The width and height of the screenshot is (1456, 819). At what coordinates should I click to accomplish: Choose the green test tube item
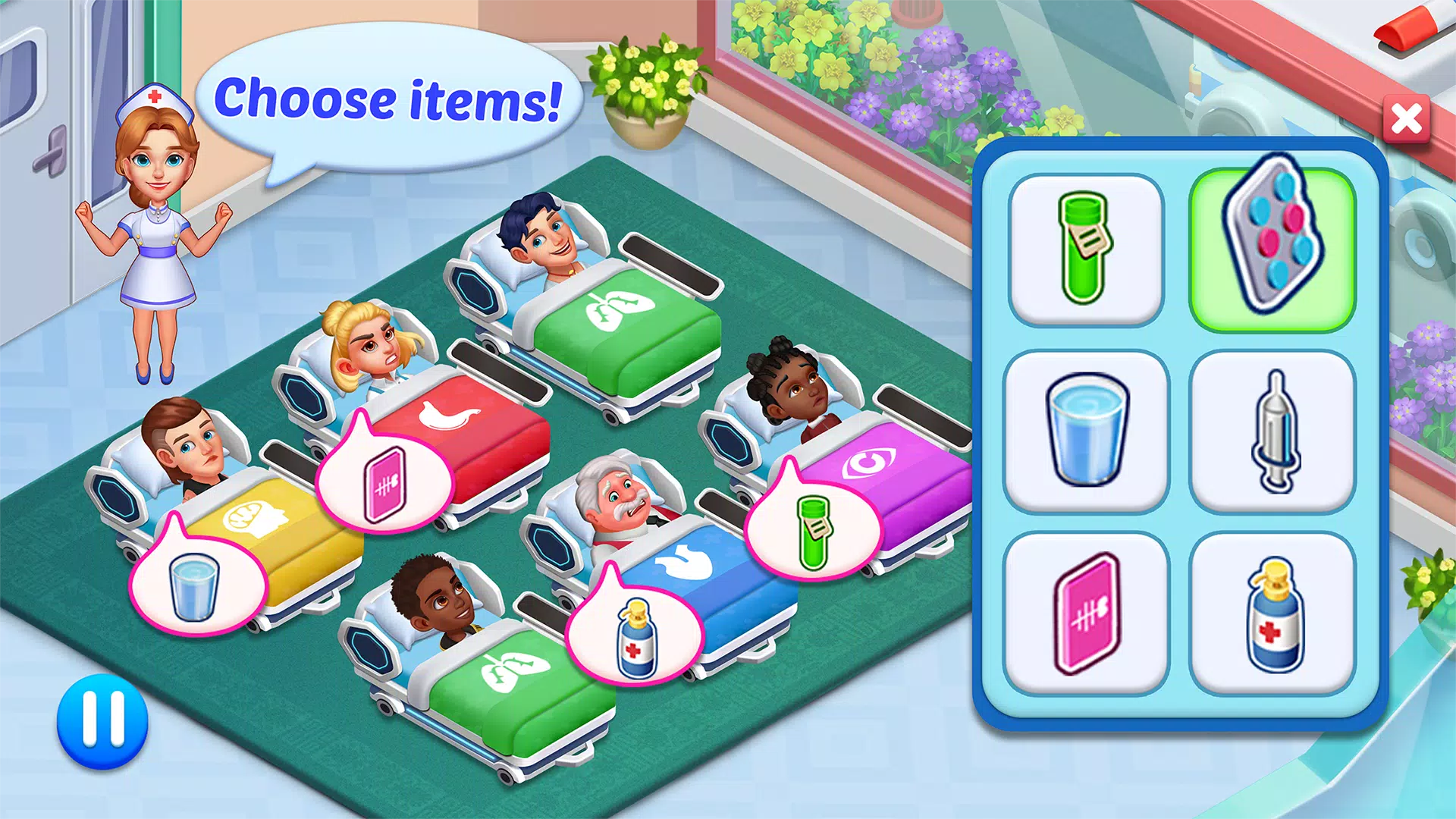point(1086,249)
